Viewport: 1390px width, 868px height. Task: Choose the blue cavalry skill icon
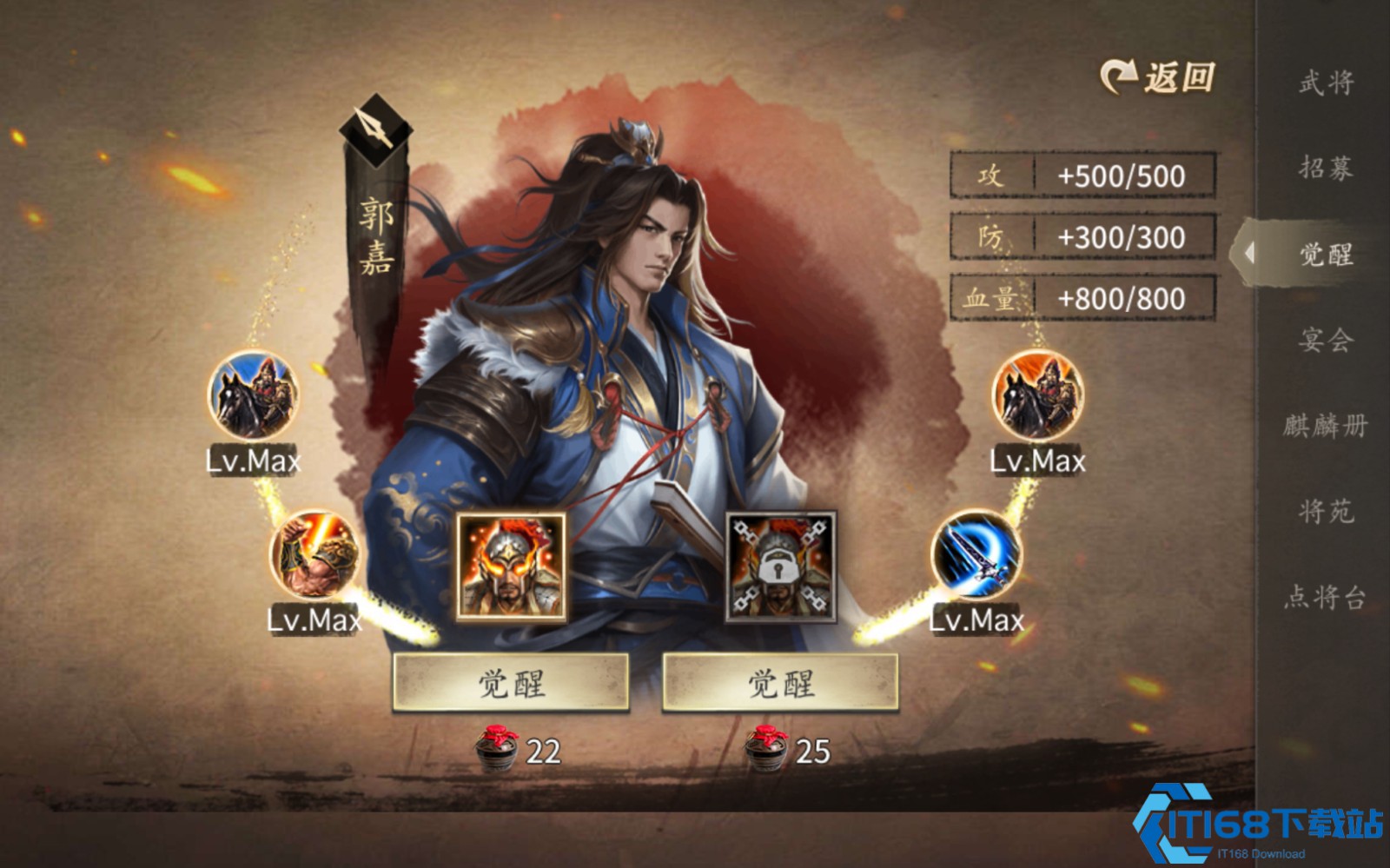tap(253, 396)
